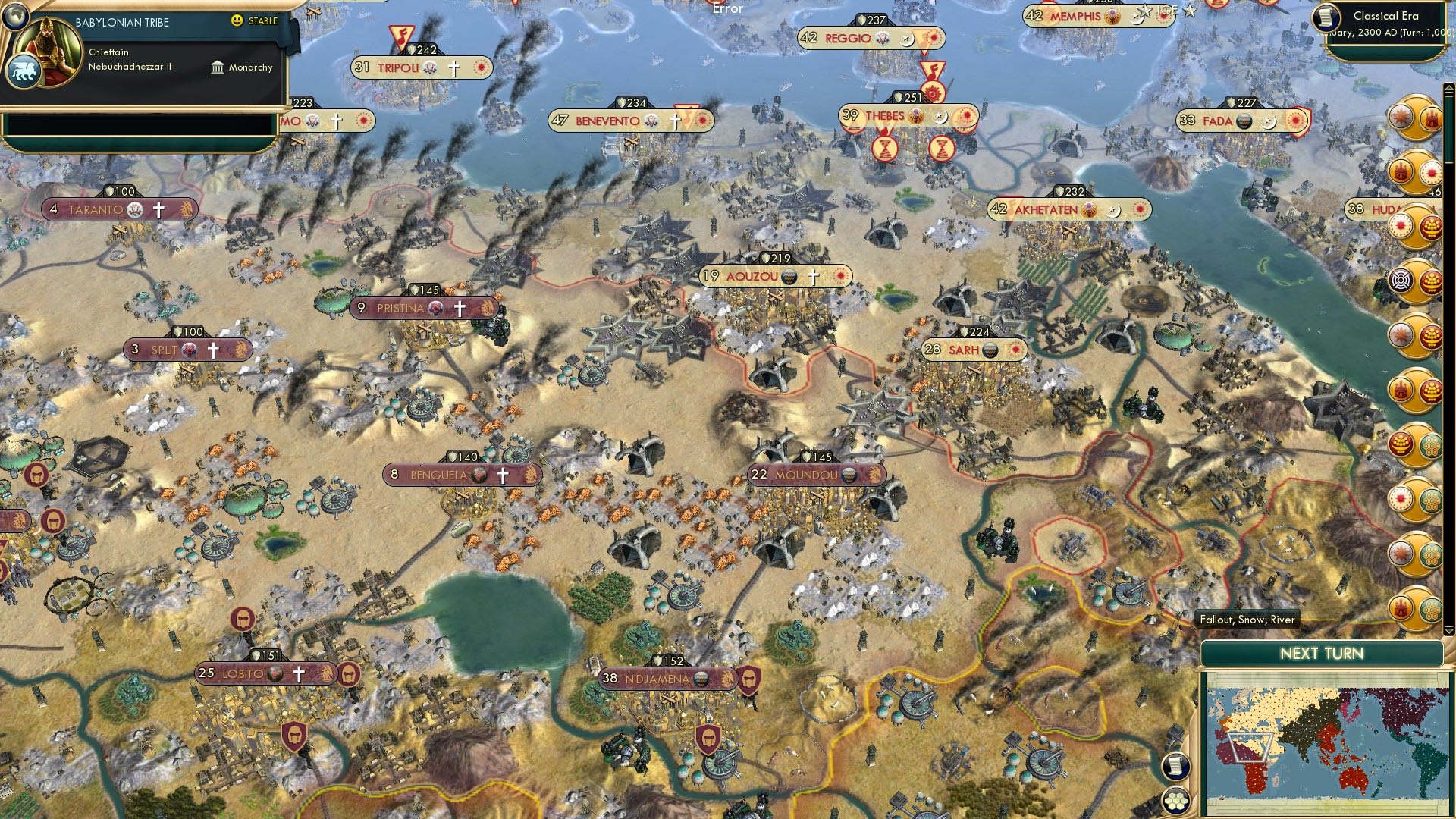This screenshot has height=819, width=1456.
Task: Select the winged lamassu Babylon civ icon
Action: point(23,70)
